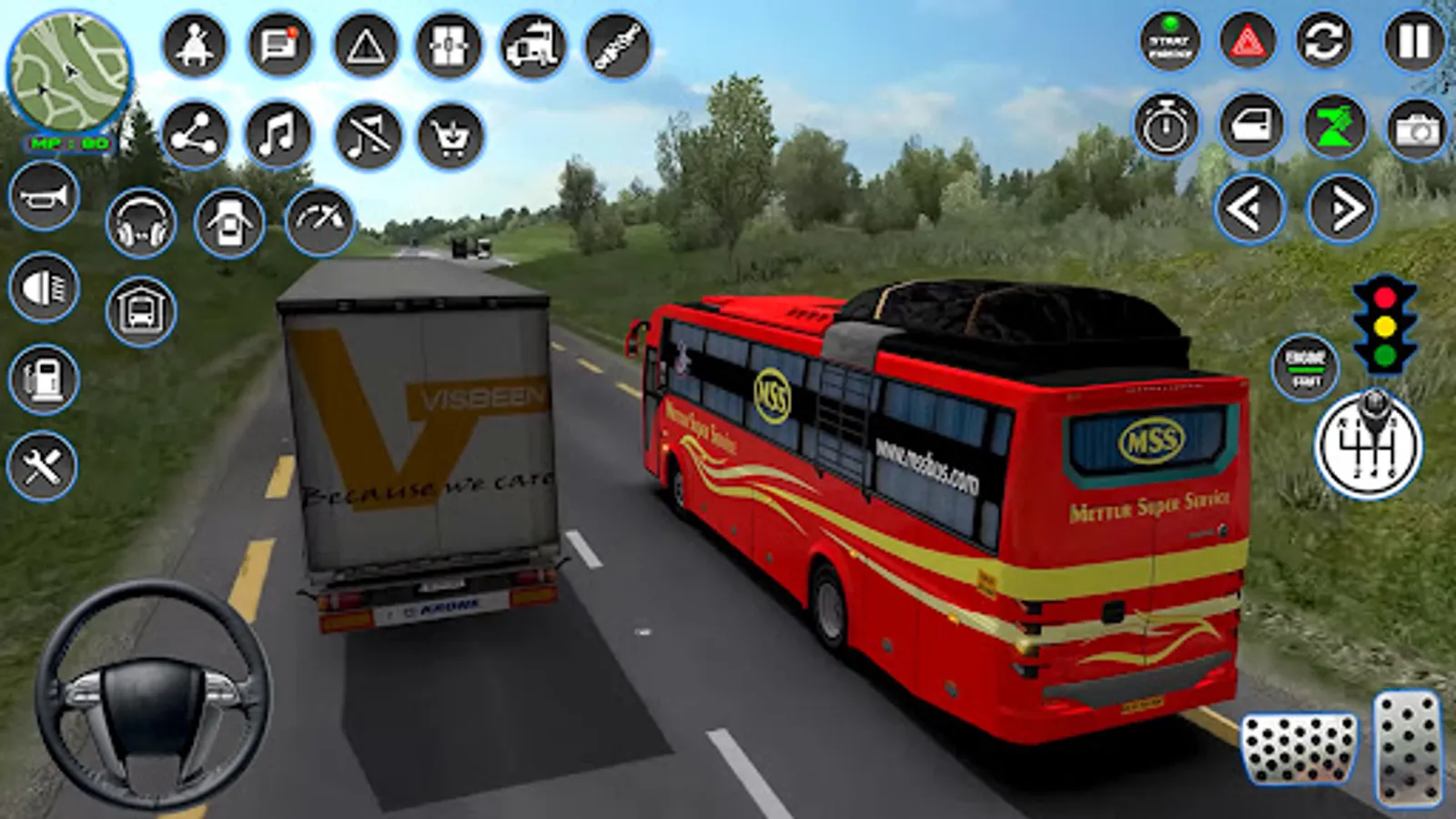Sound the horn button
The height and width of the screenshot is (819, 1456).
tap(45, 196)
